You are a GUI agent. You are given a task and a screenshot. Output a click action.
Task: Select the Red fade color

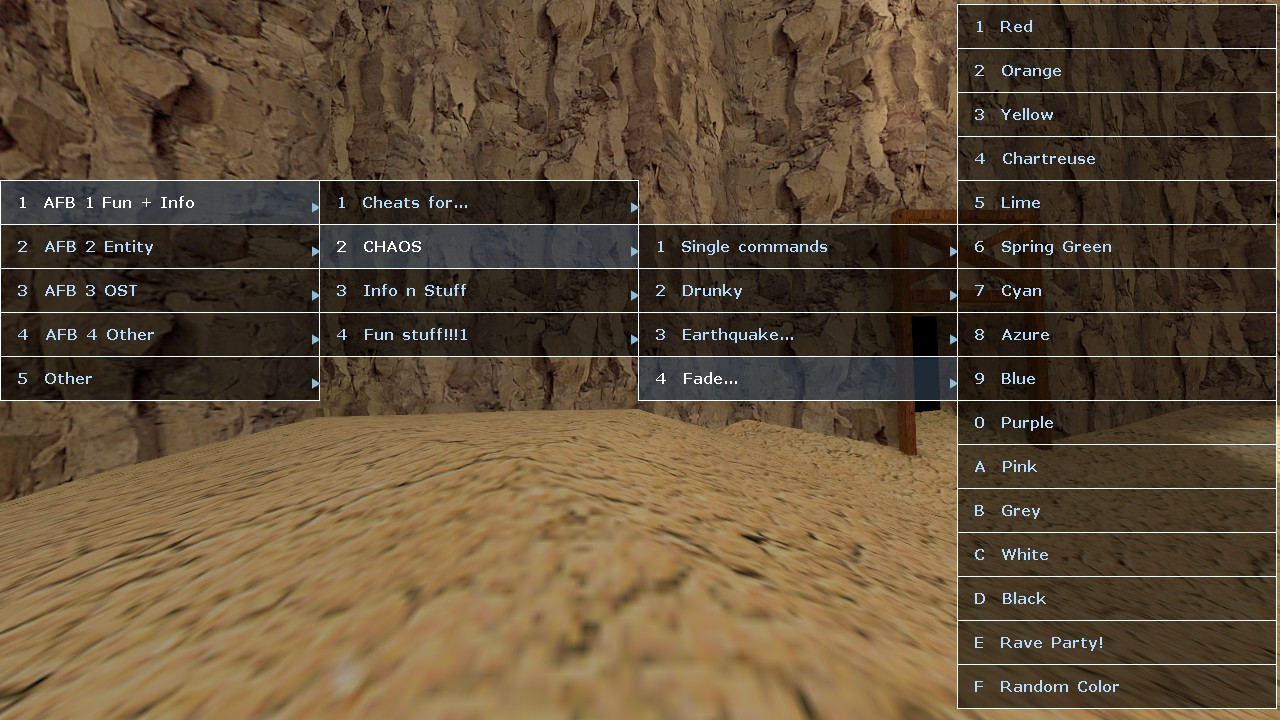(x=1115, y=26)
